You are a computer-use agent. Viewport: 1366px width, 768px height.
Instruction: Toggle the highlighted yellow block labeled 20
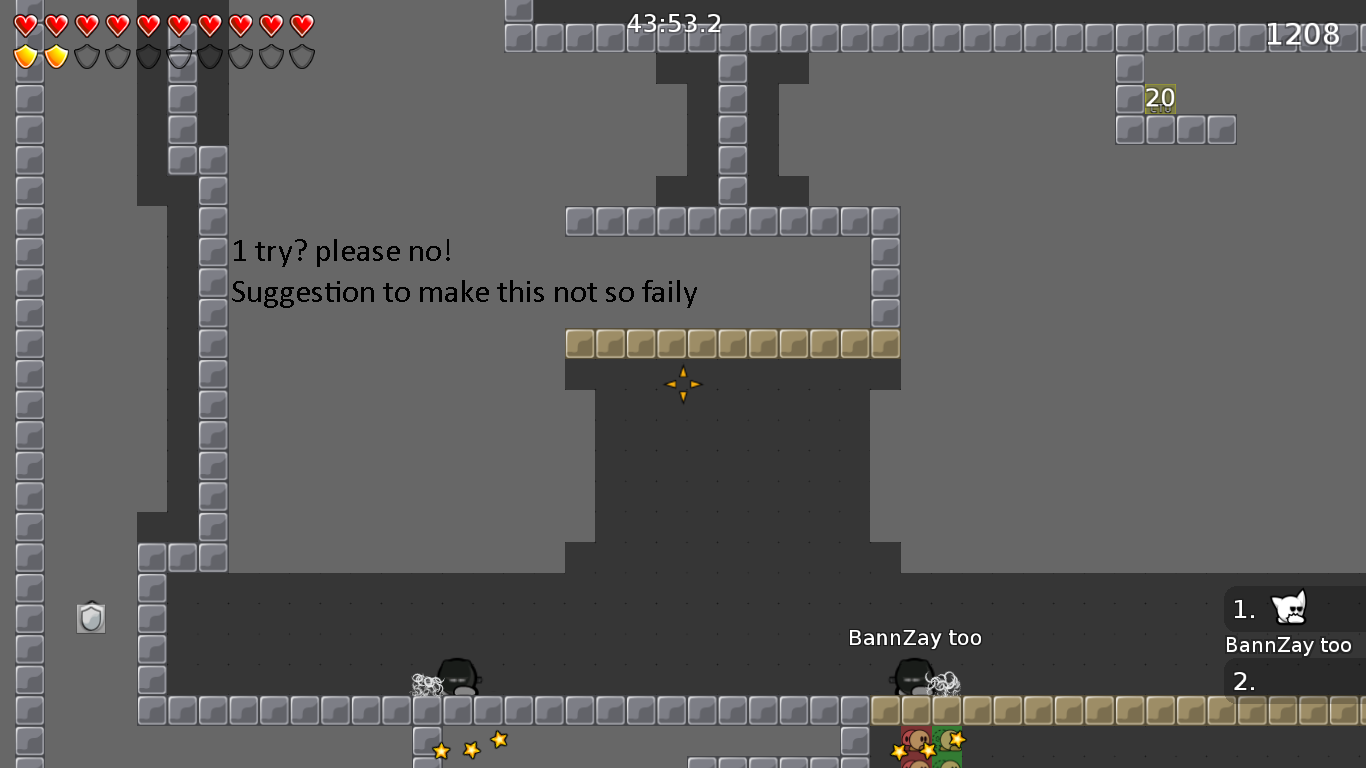[x=1160, y=98]
